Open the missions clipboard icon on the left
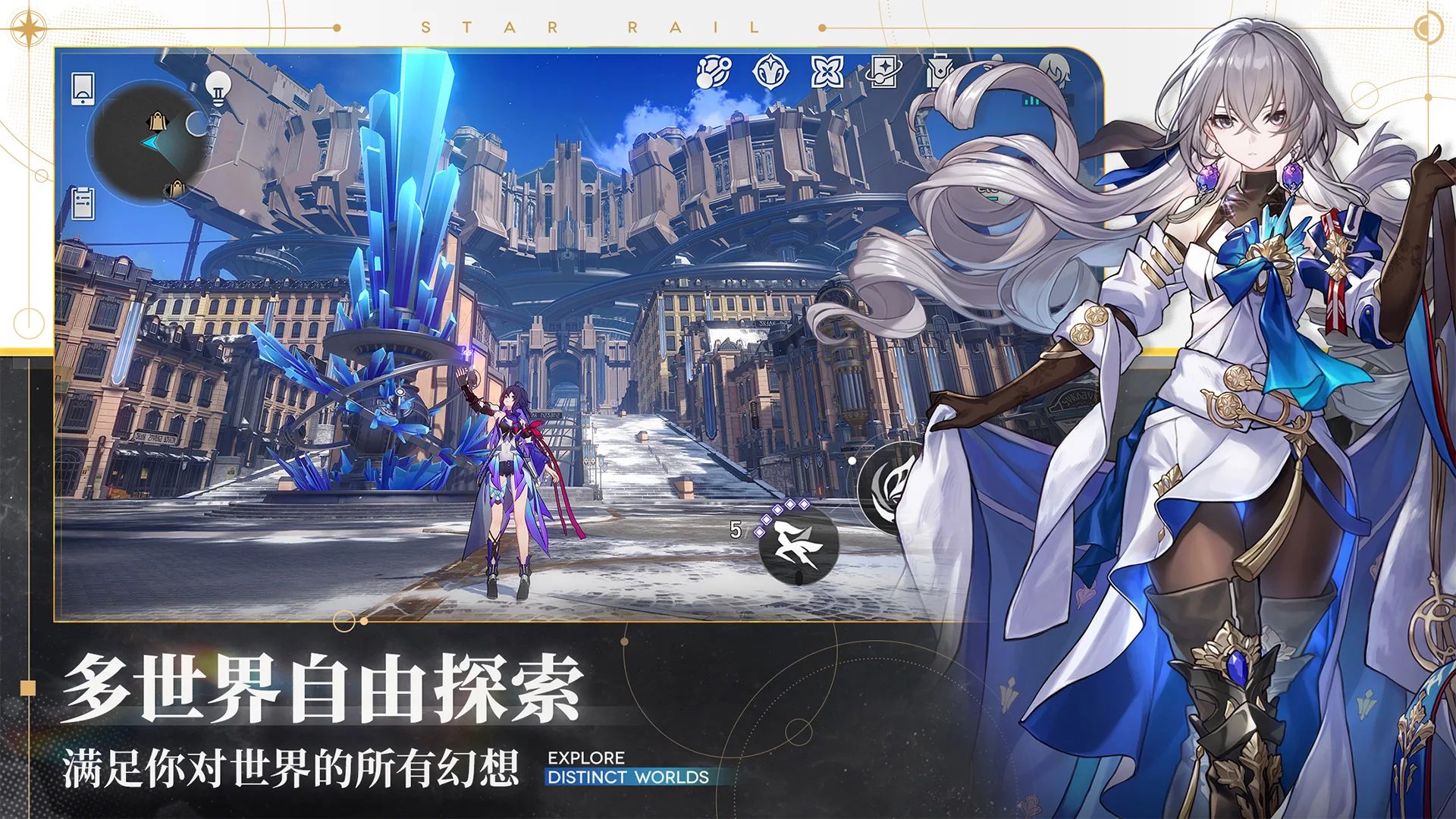Image resolution: width=1456 pixels, height=819 pixels. (x=82, y=202)
